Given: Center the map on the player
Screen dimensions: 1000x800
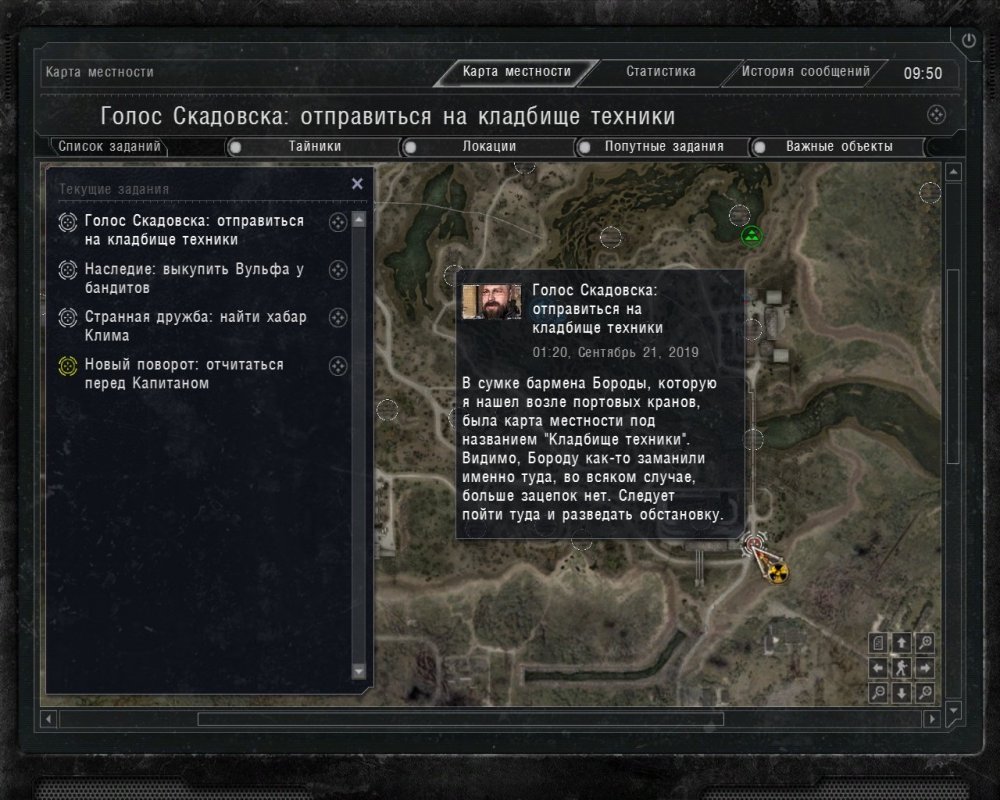Looking at the screenshot, I should coord(902,667).
